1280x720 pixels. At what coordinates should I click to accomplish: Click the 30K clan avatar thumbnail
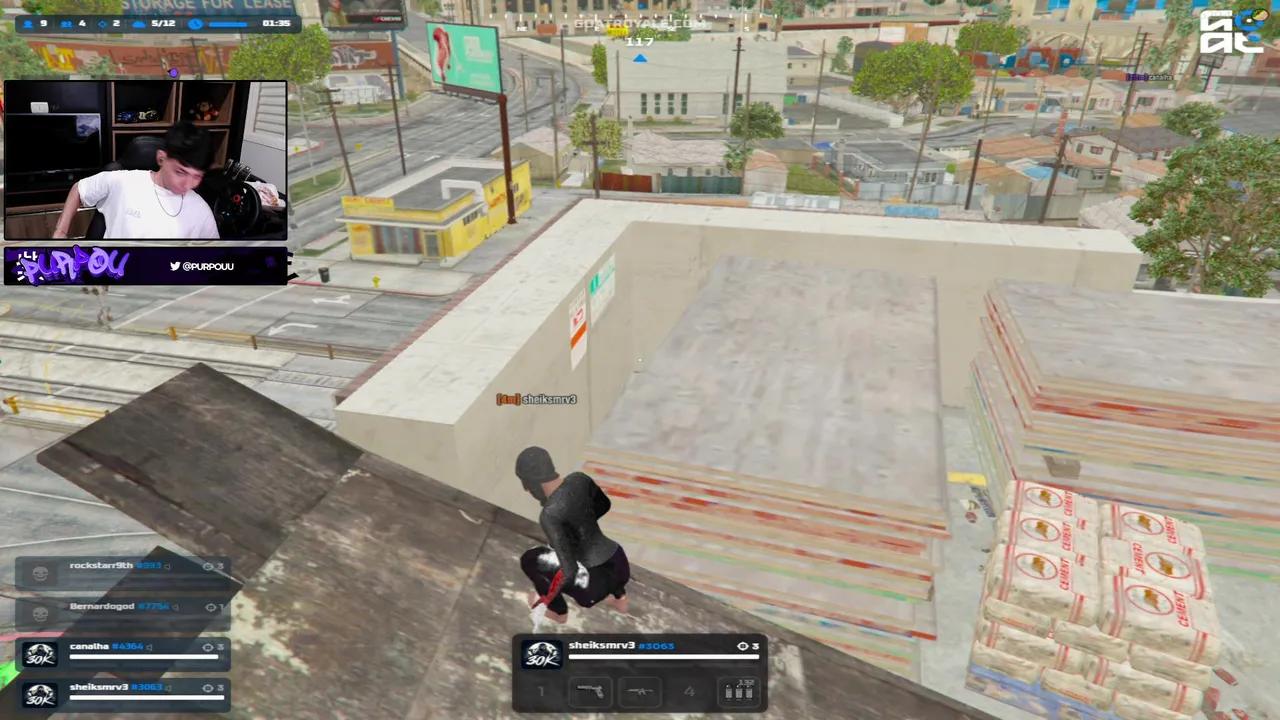point(541,657)
